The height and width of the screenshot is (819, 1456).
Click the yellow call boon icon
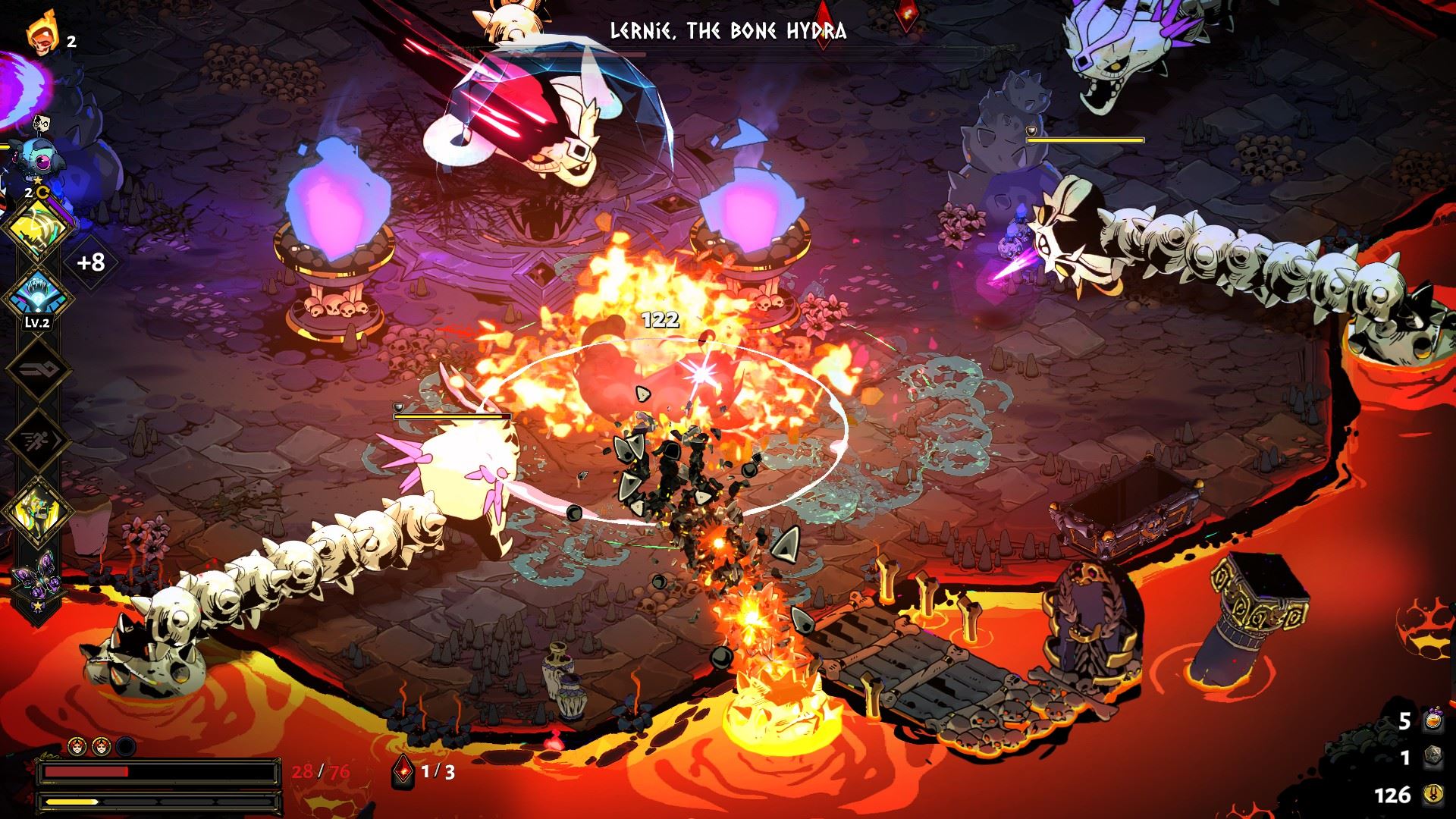pyautogui.click(x=39, y=510)
